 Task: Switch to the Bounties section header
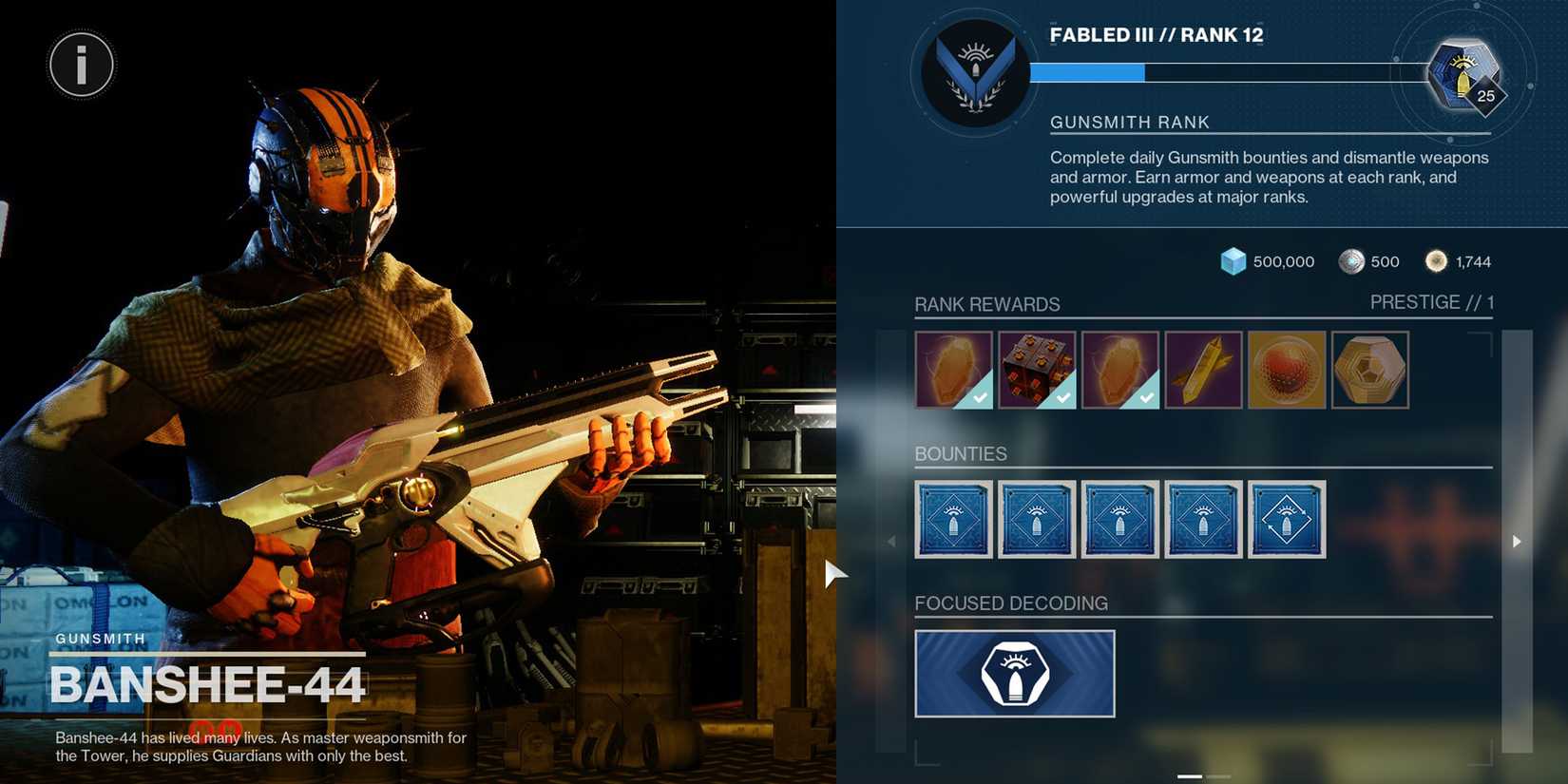961,453
